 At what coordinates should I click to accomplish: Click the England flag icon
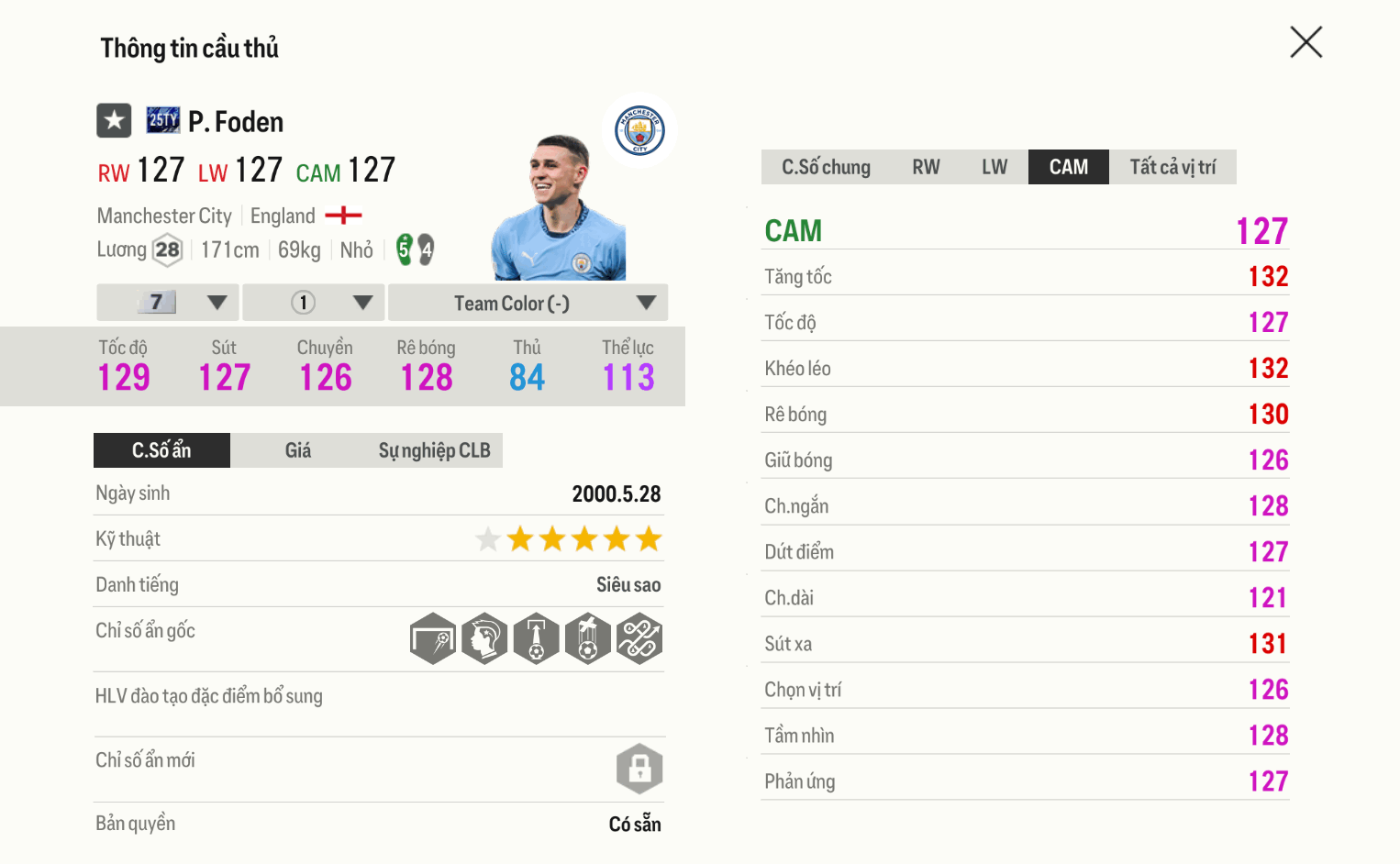point(345,215)
